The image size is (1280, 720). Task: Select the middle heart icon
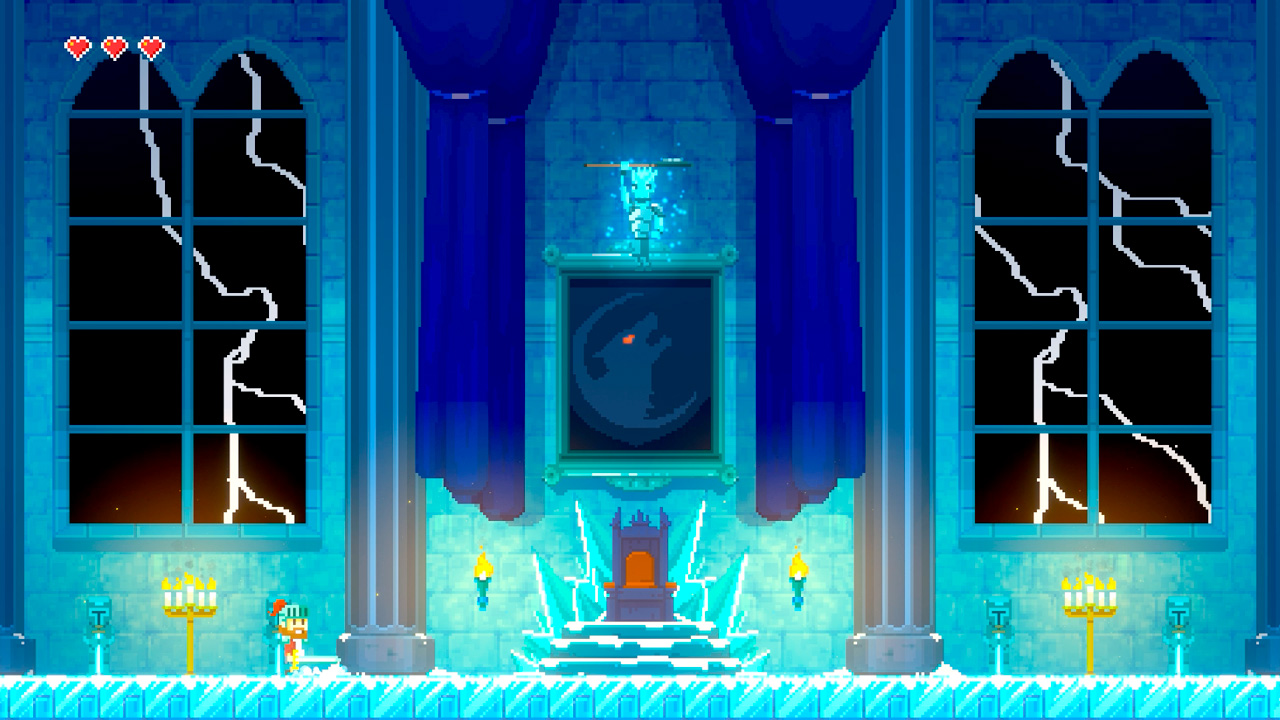[113, 46]
